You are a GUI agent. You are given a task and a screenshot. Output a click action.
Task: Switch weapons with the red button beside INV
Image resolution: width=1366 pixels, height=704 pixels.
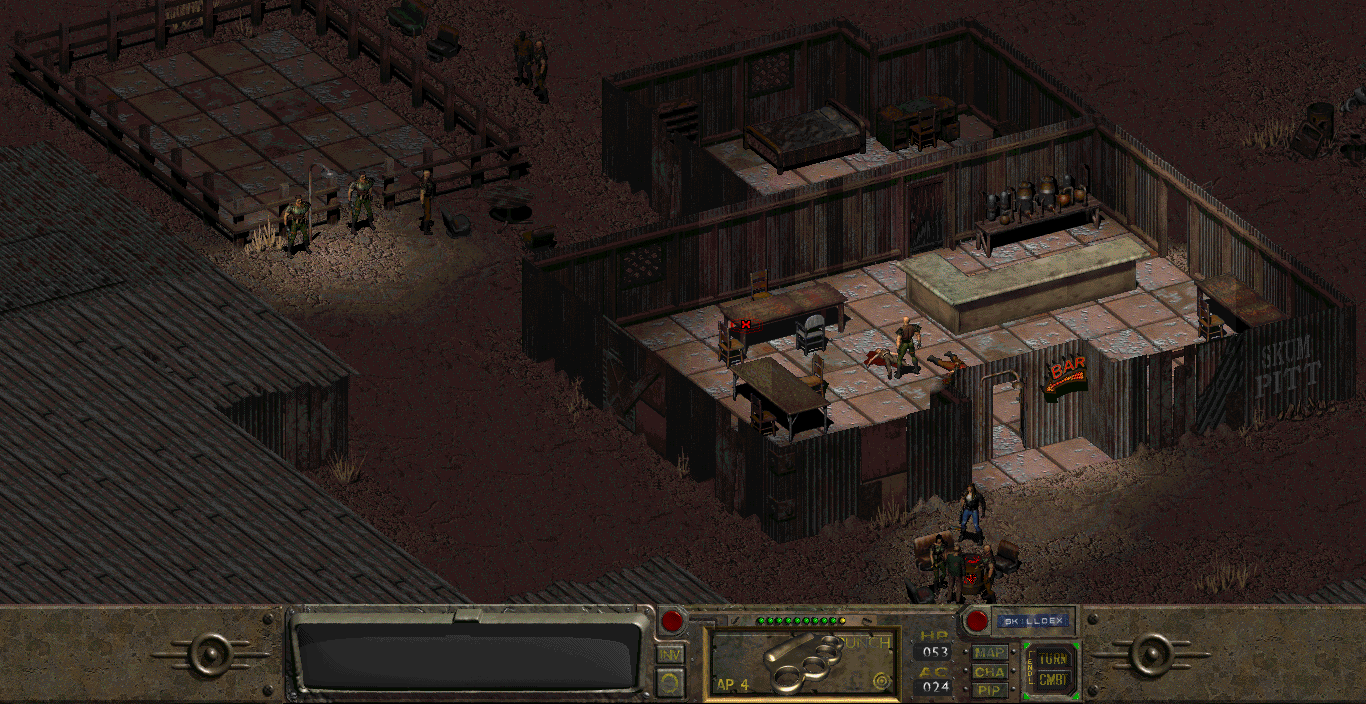672,621
